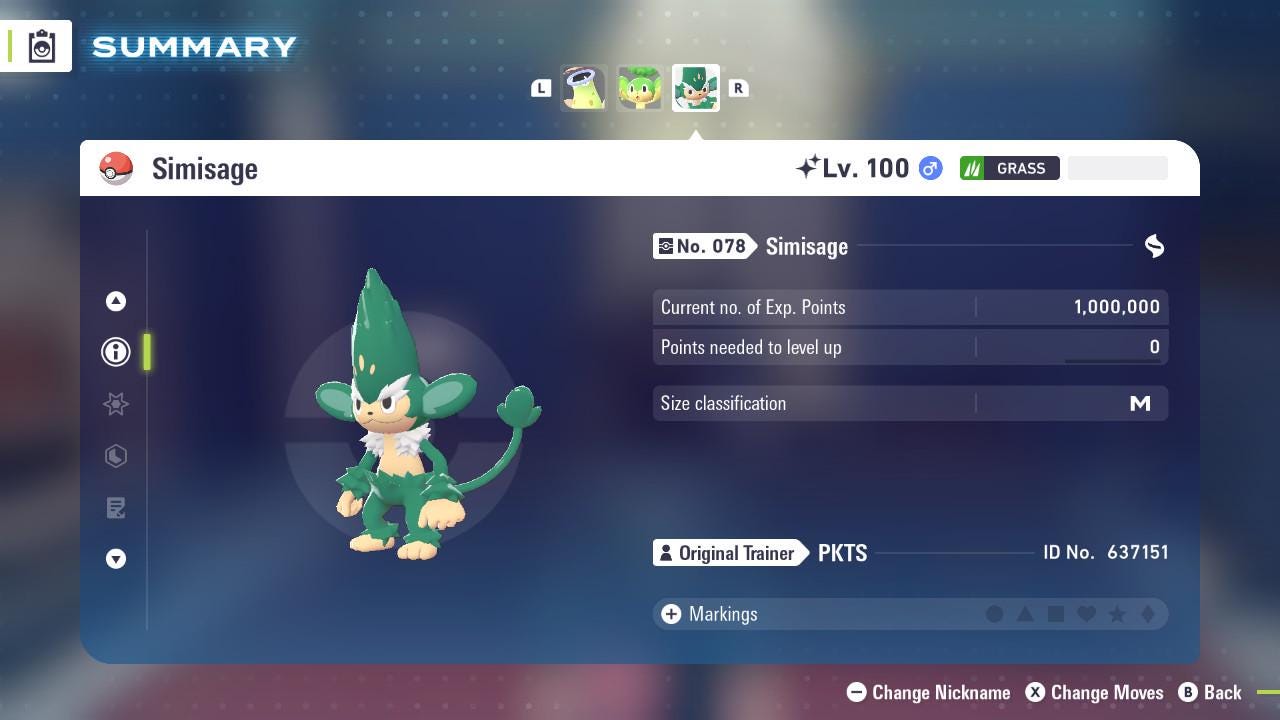Click the down arrow to view next page
The image size is (1280, 720).
pyautogui.click(x=116, y=559)
